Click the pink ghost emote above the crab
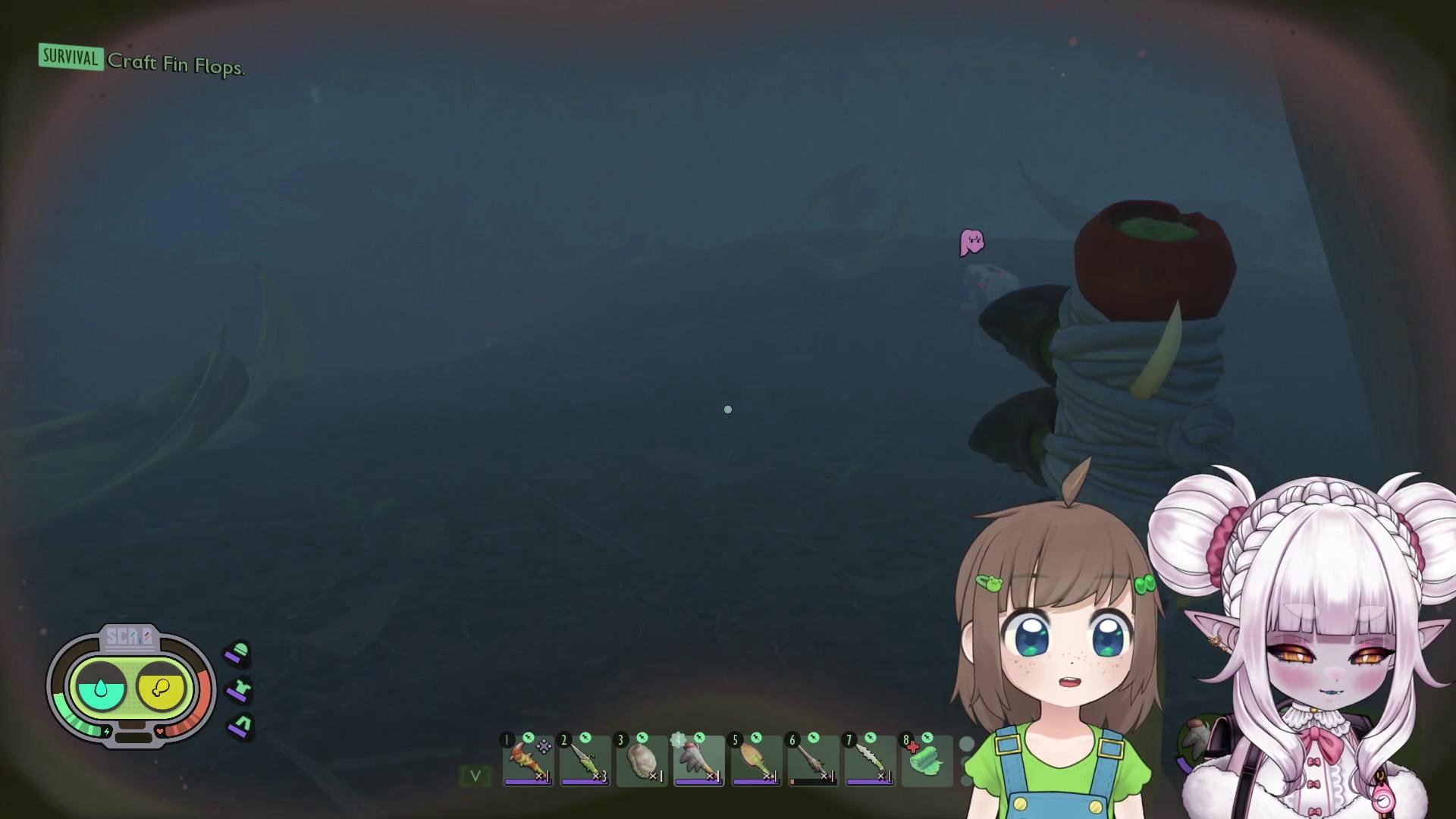Image resolution: width=1456 pixels, height=819 pixels. [x=973, y=241]
